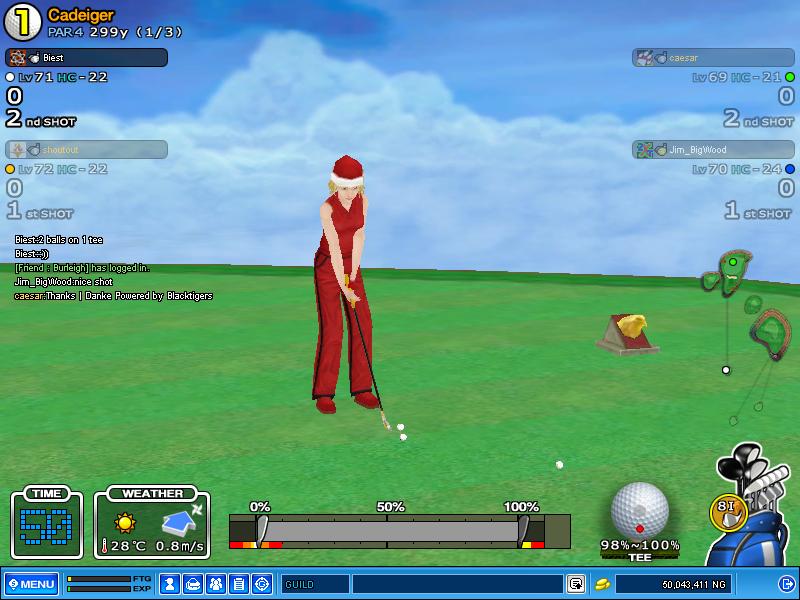Screen dimensions: 800x600
Task: Click the exit arrow button
Action: 786,584
